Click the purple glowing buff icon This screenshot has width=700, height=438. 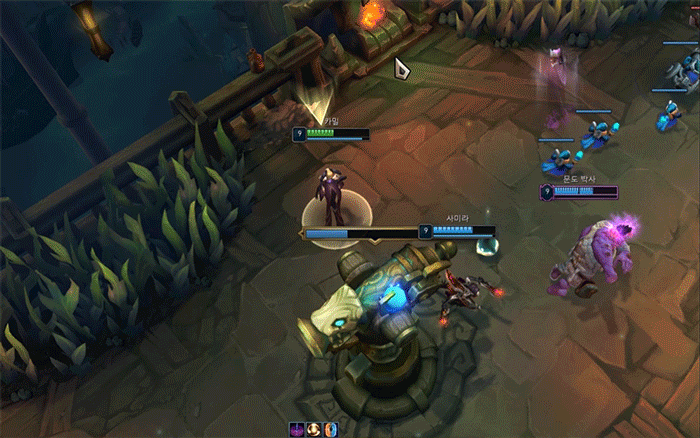tap(297, 429)
